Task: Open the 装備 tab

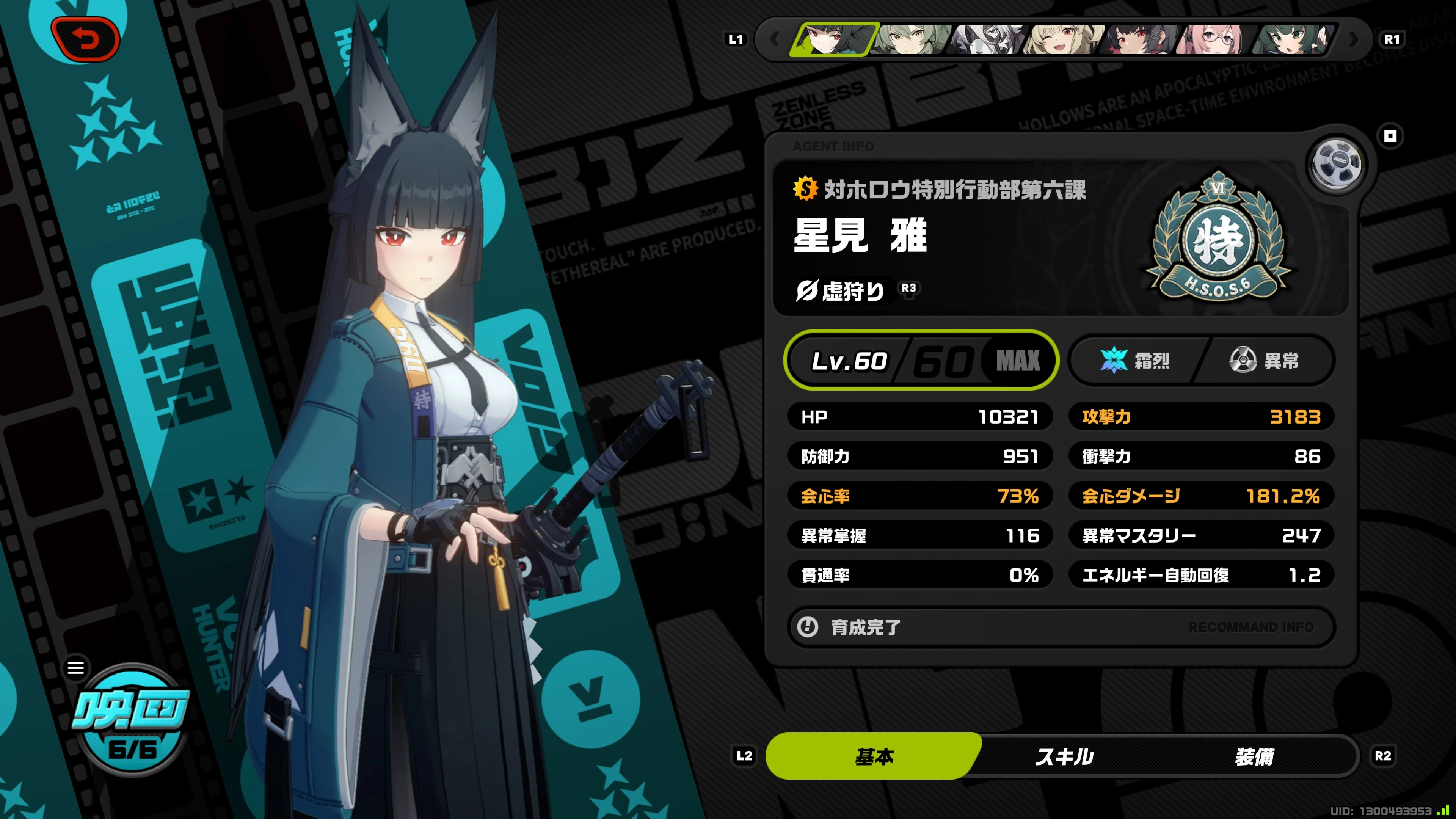Action: pos(1254,756)
